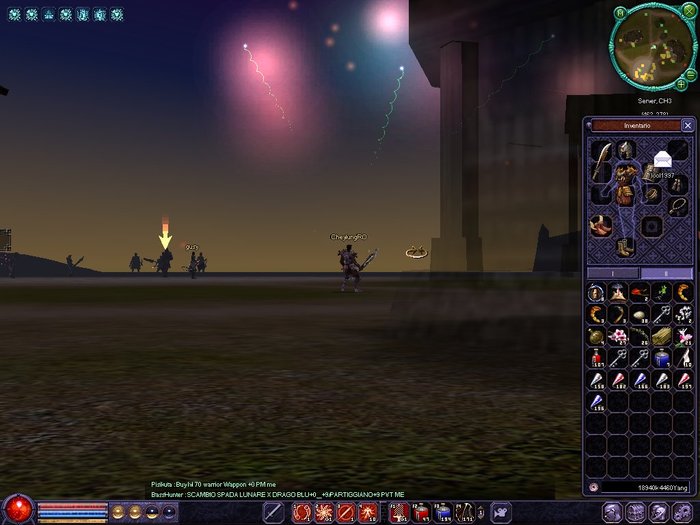Switch to inventory page II
The height and width of the screenshot is (525, 700).
click(666, 273)
